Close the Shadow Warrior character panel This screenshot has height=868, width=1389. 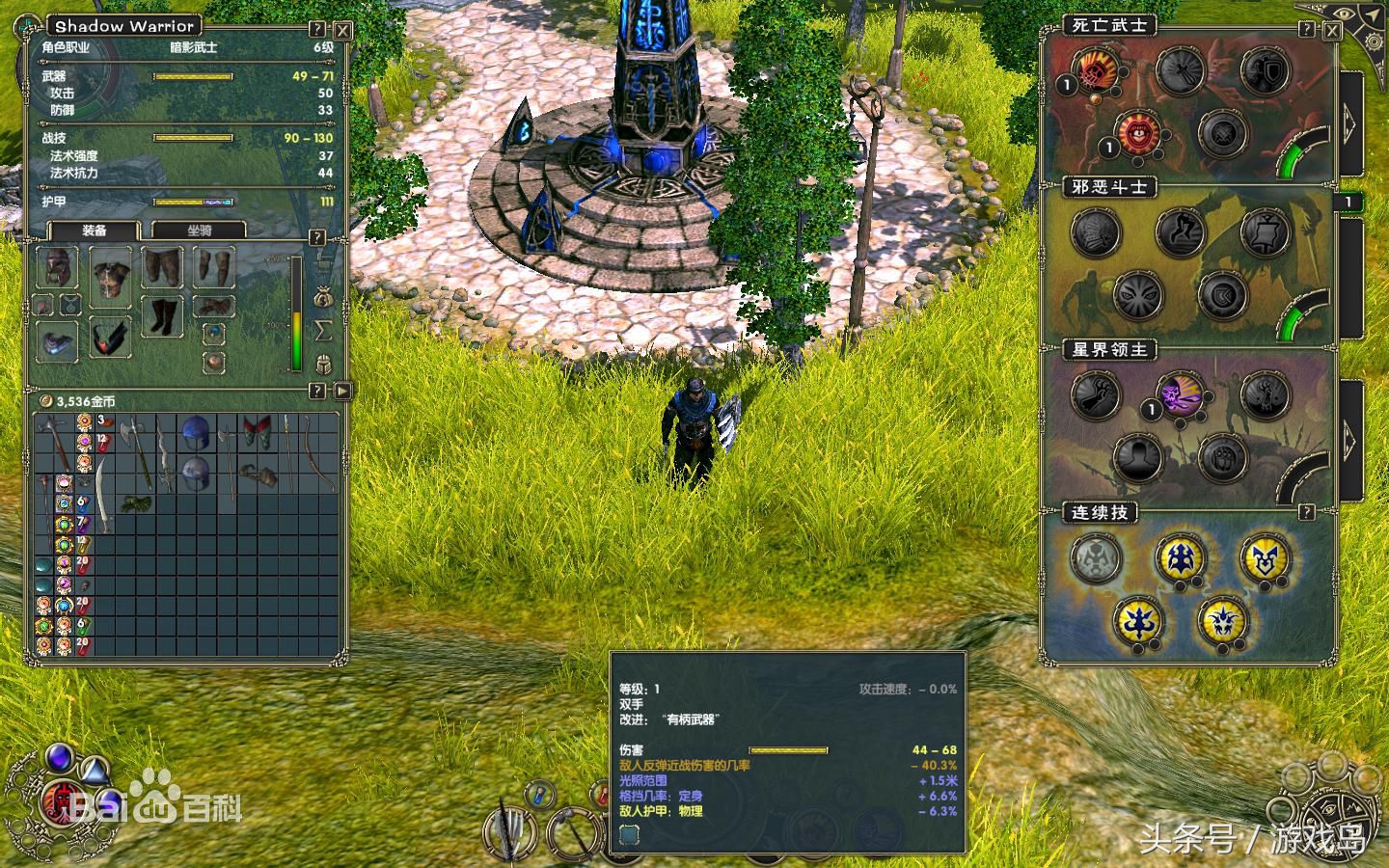pos(342,30)
